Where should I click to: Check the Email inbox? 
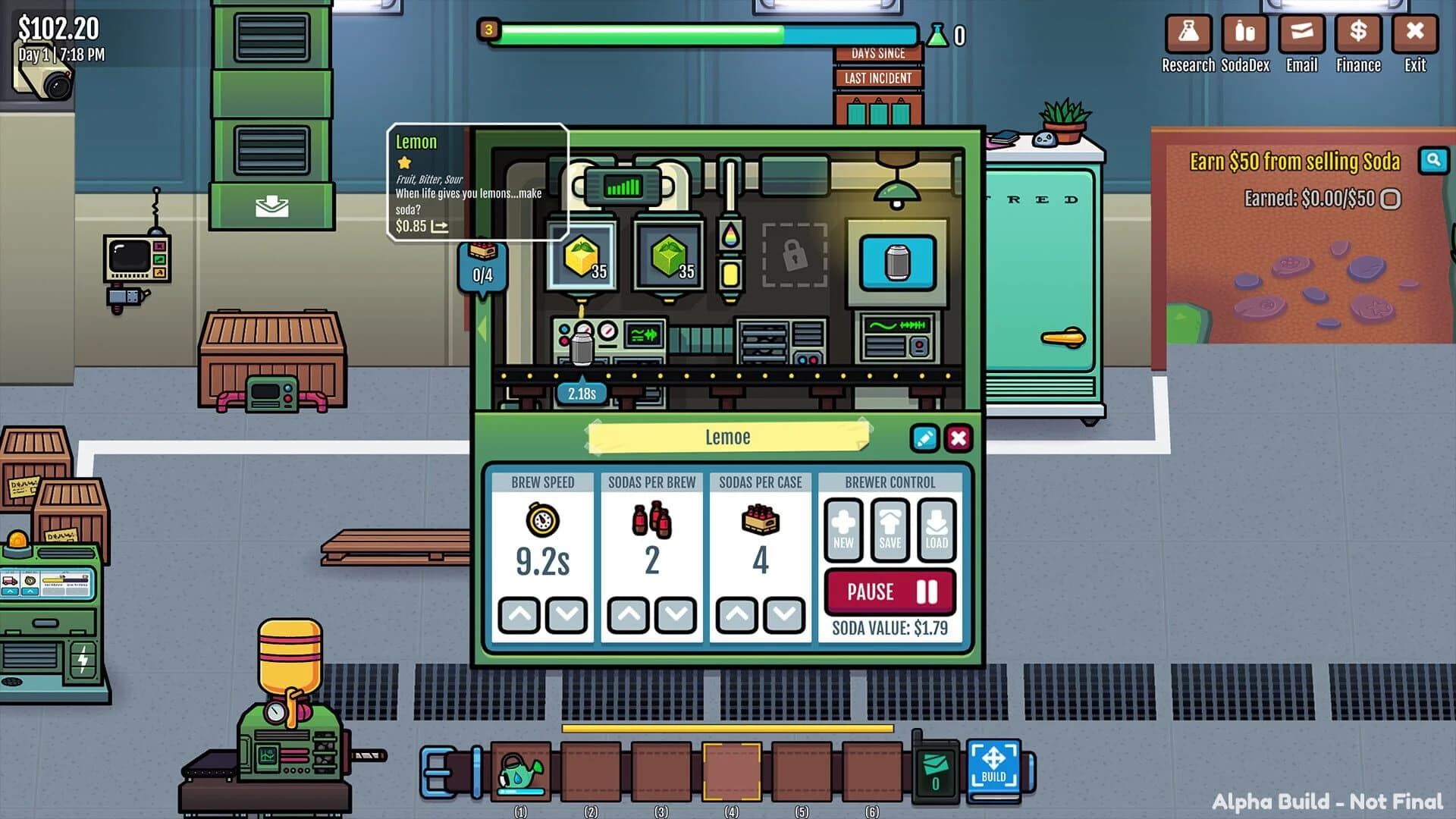tap(1301, 34)
